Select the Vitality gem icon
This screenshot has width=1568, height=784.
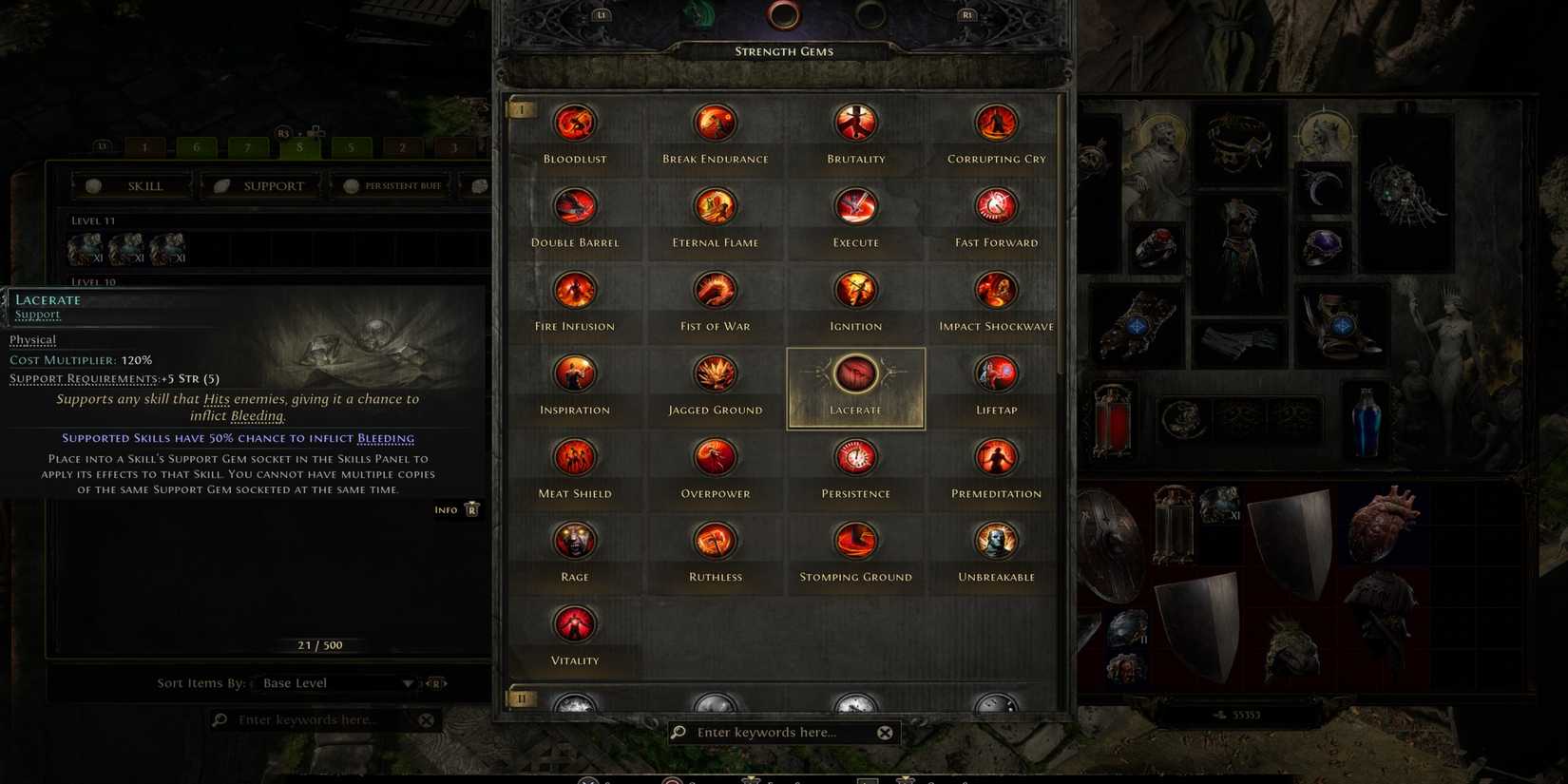tap(574, 624)
